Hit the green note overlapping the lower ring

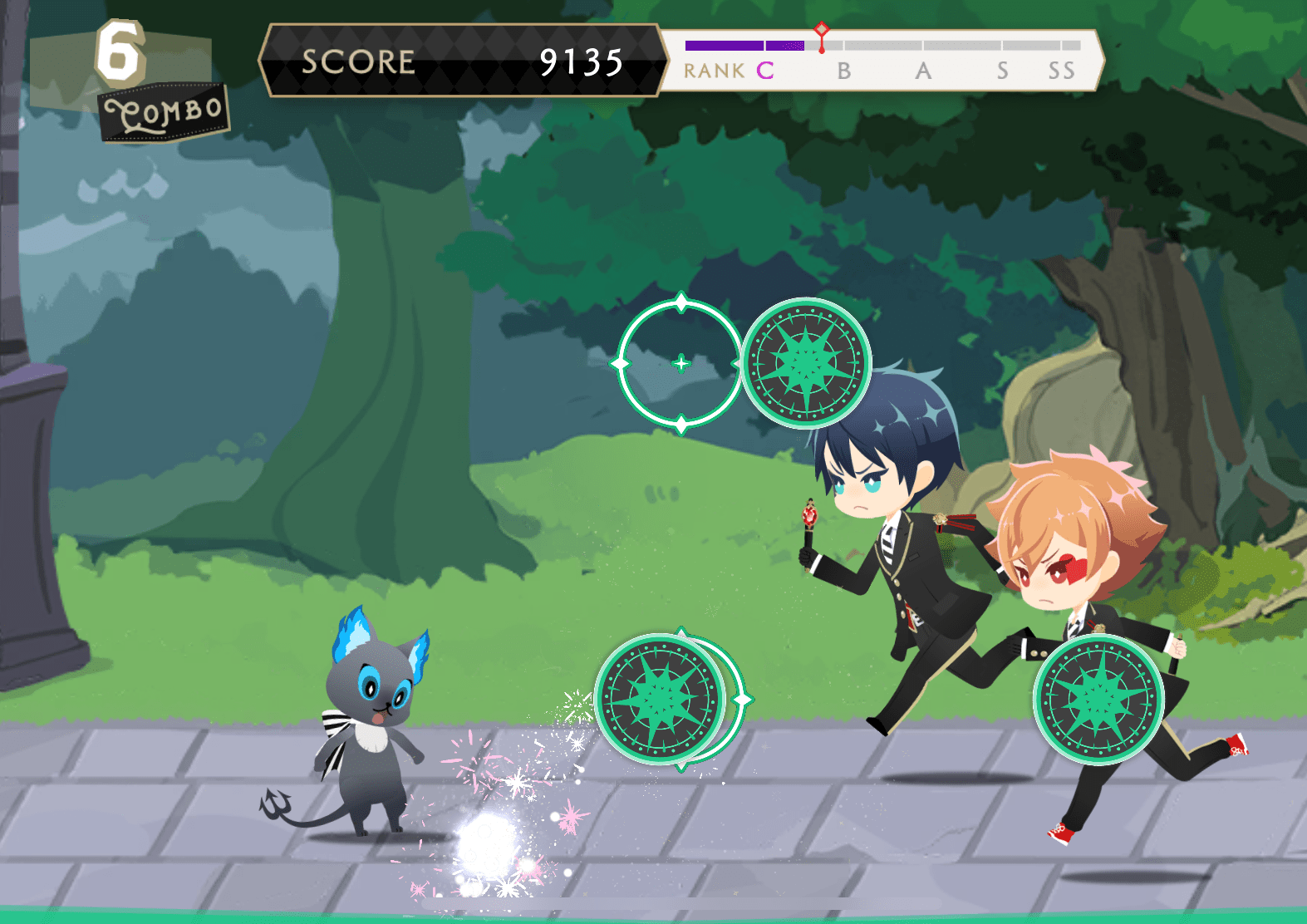pos(661,699)
